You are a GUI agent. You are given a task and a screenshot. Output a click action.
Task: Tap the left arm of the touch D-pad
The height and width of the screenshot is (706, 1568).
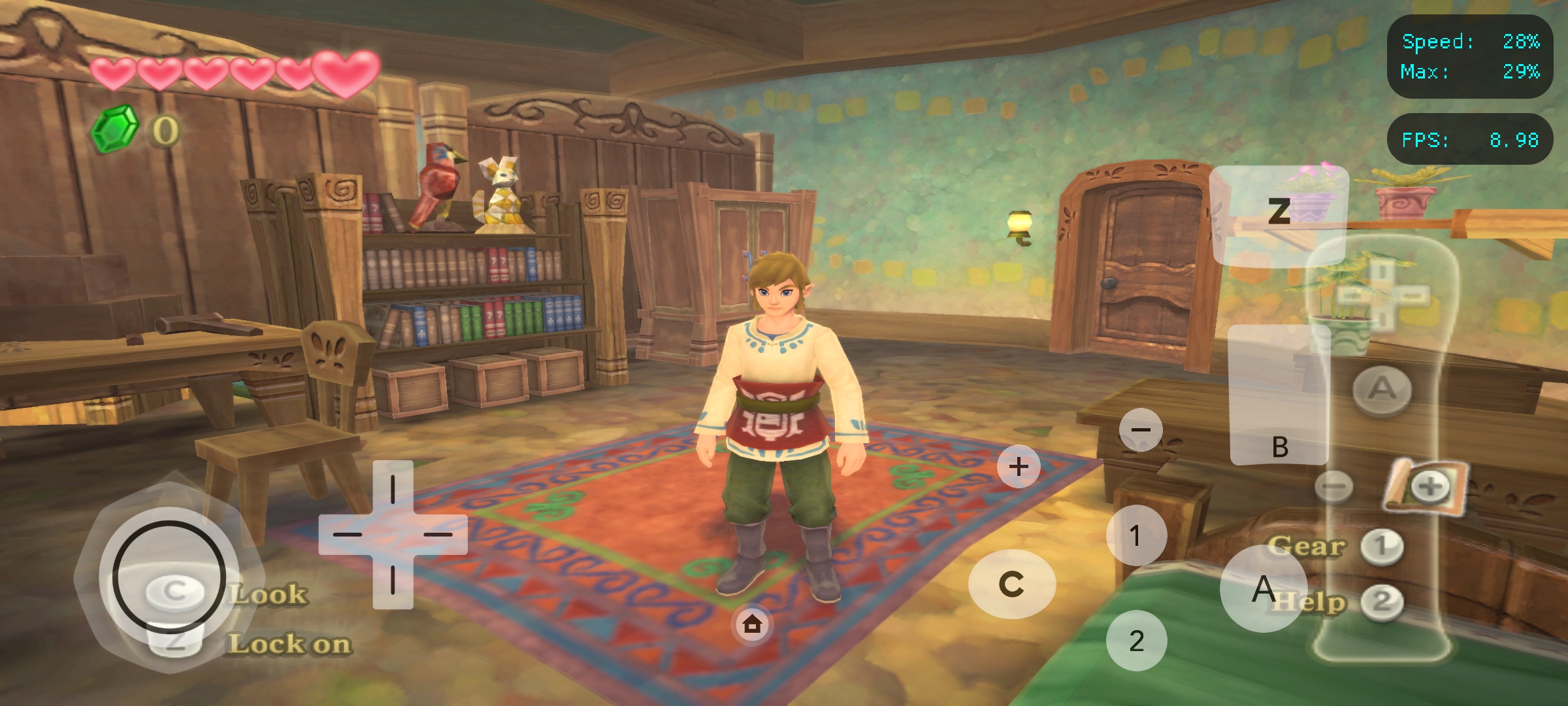[346, 535]
